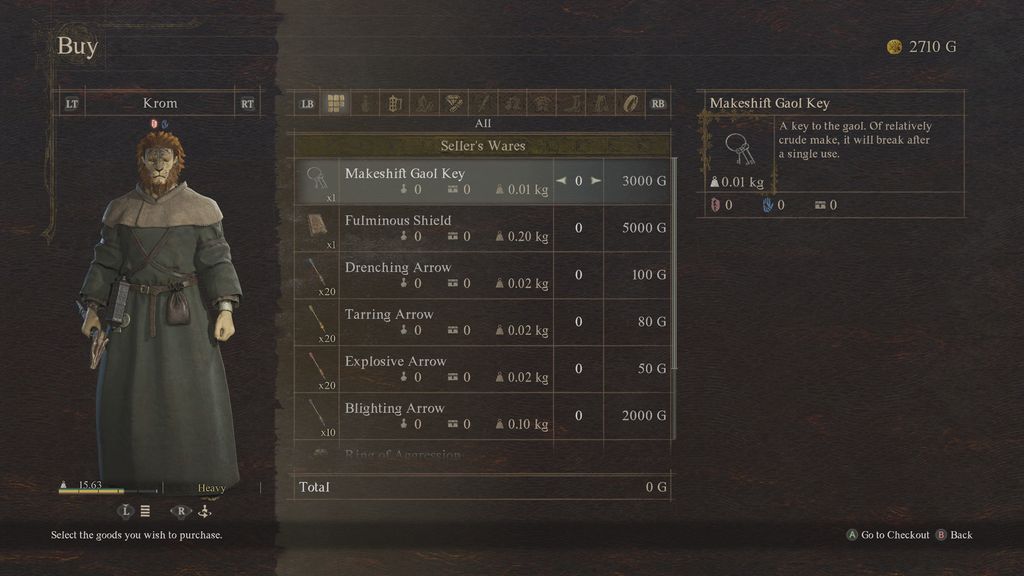
Task: Click the seller's wares list scrollbar
Action: pos(676,260)
